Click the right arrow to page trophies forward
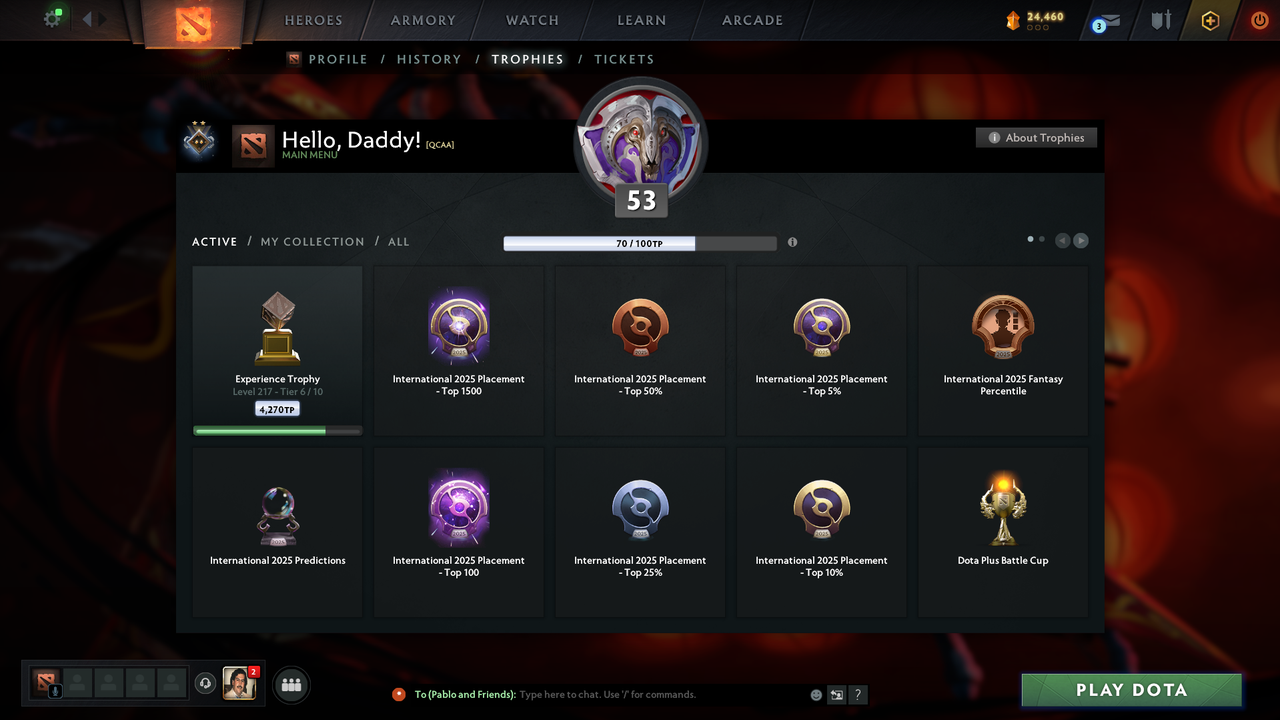The width and height of the screenshot is (1280, 720). click(x=1080, y=240)
